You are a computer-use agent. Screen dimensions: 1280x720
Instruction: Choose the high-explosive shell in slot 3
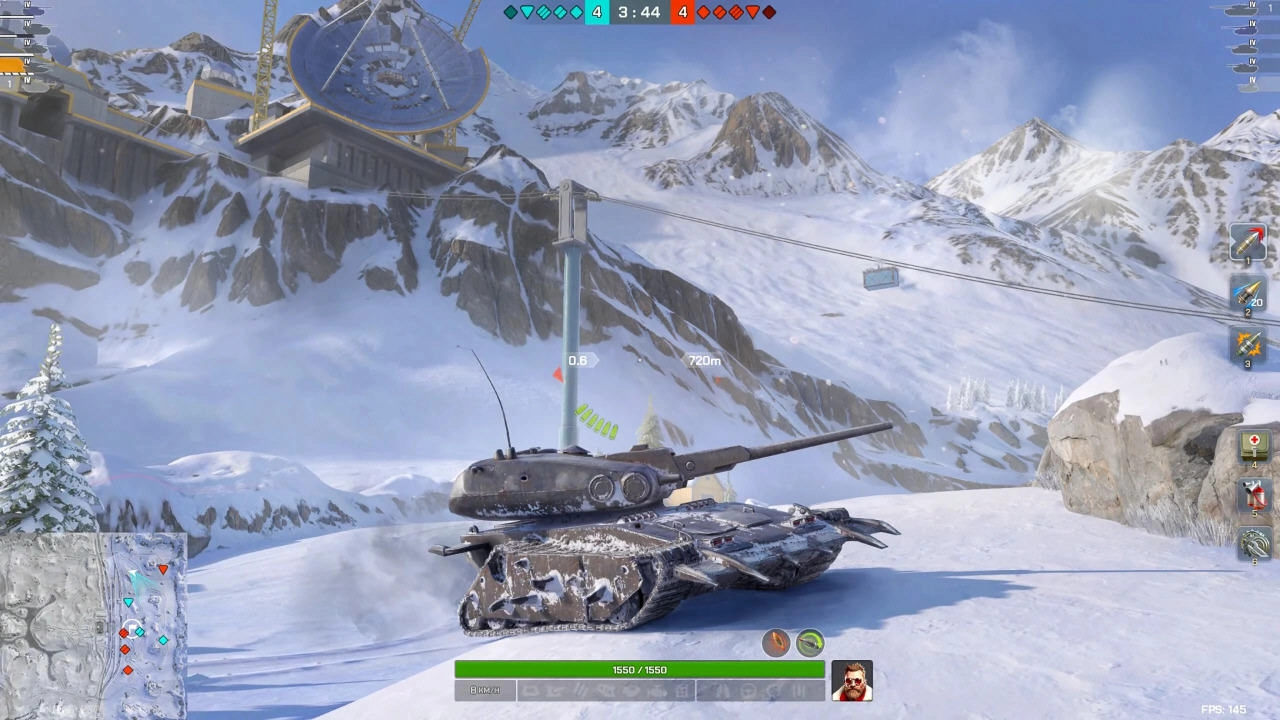(1248, 346)
